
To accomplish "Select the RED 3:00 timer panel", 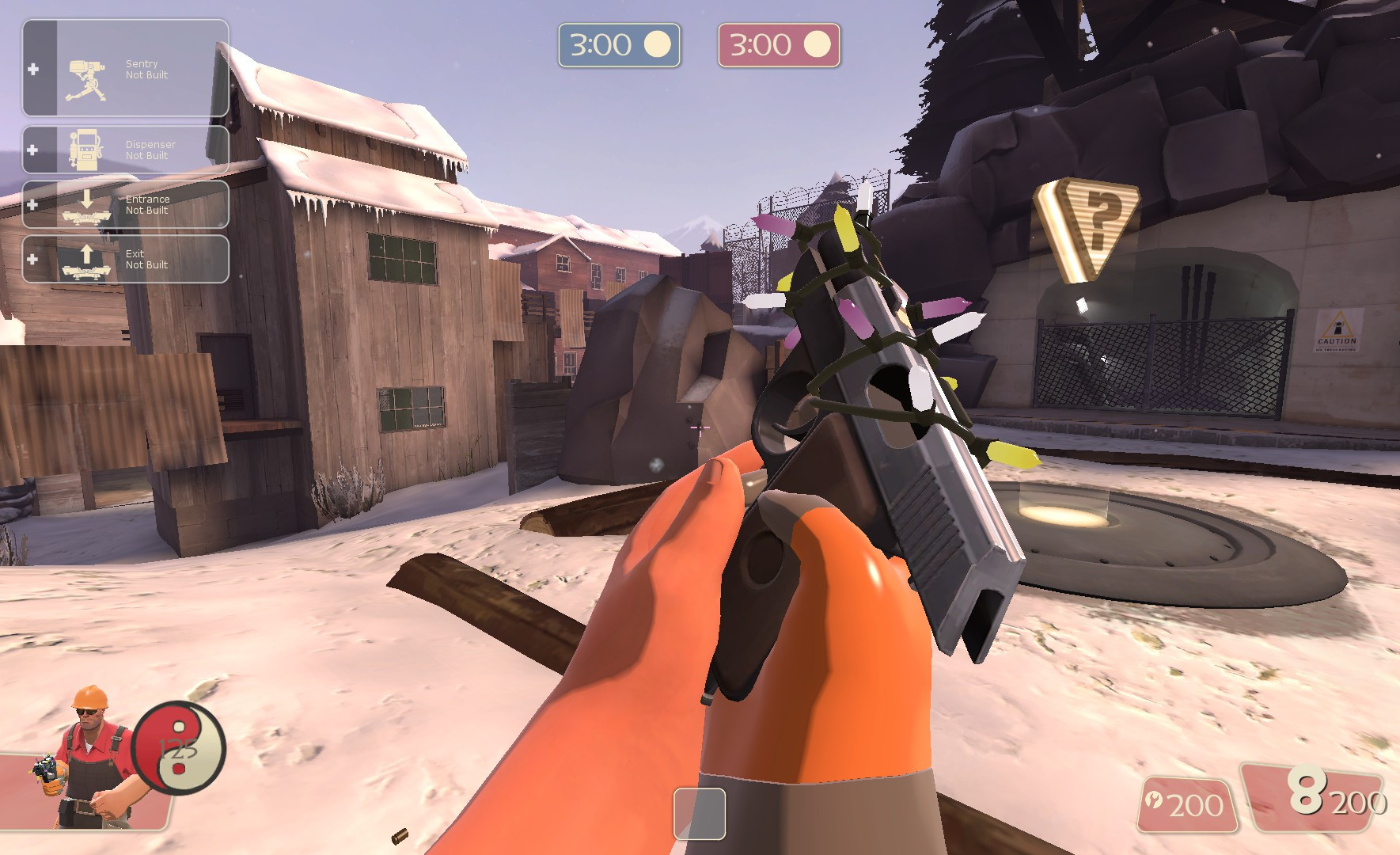I will (780, 45).
